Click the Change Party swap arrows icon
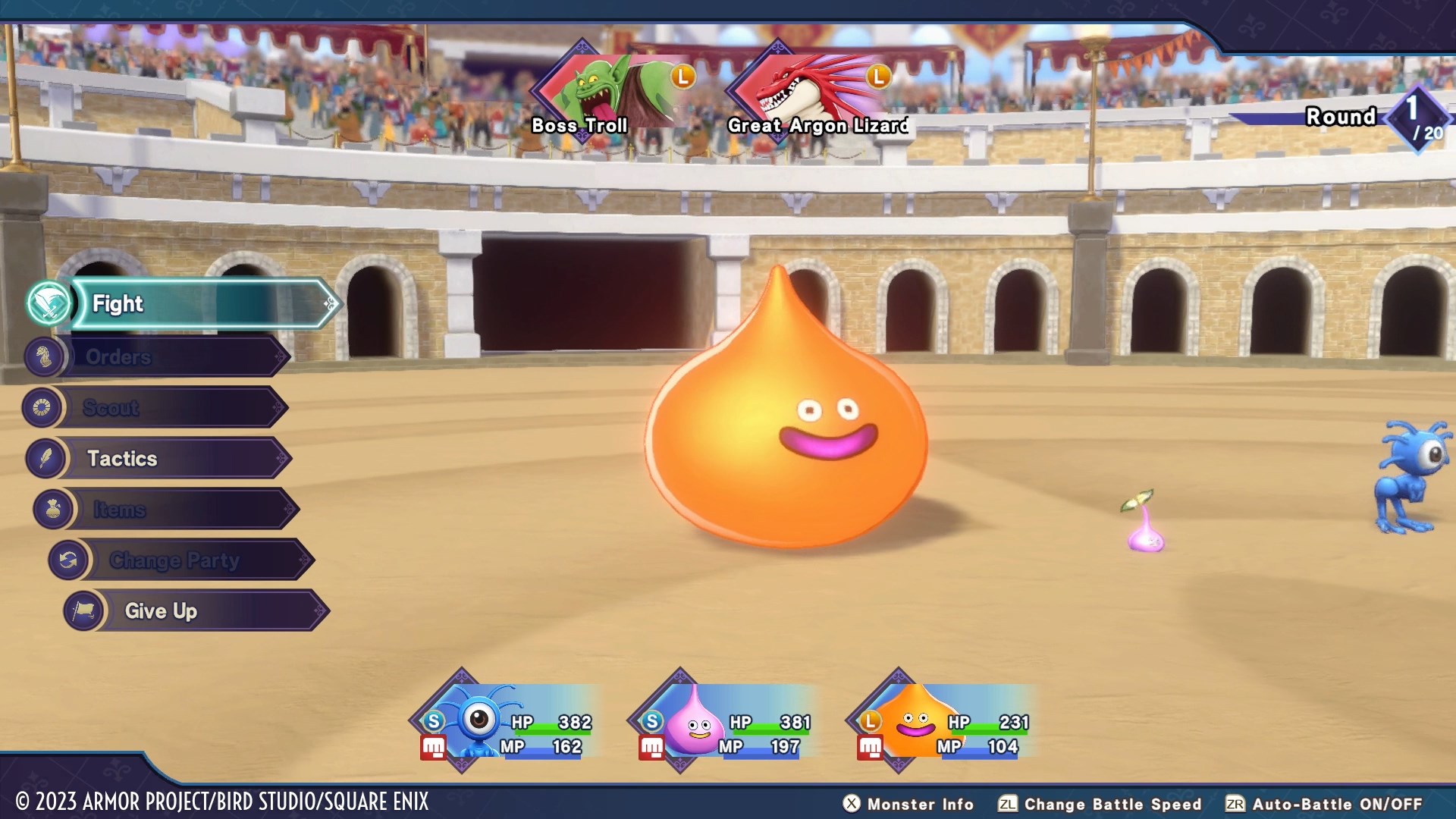 (71, 560)
